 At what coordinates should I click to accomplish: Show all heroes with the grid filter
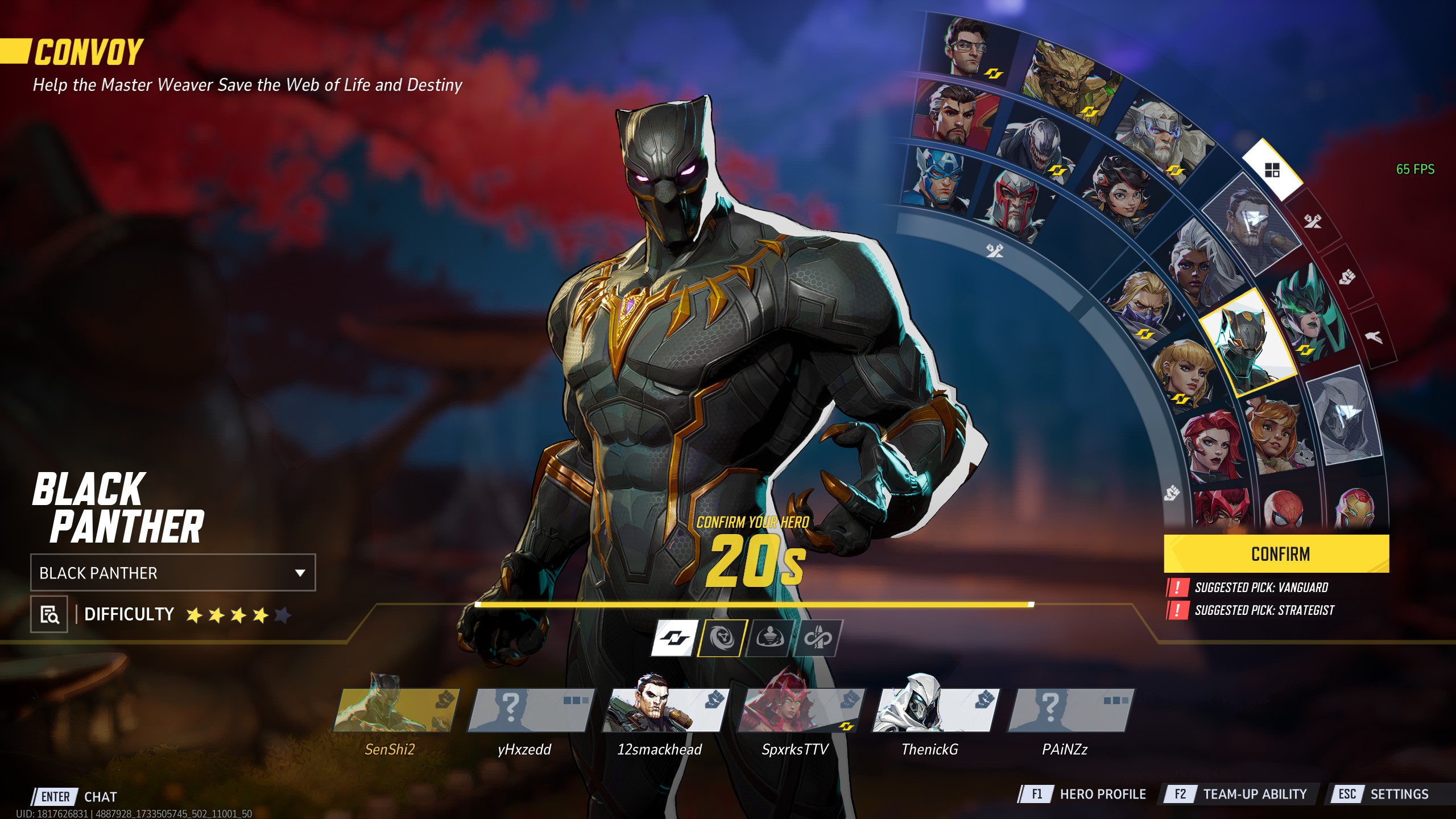tap(1272, 169)
